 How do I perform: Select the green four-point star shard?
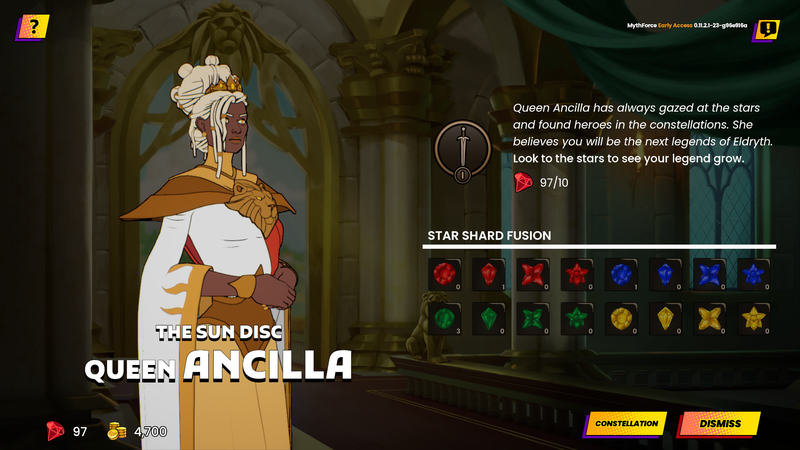pyautogui.click(x=532, y=318)
